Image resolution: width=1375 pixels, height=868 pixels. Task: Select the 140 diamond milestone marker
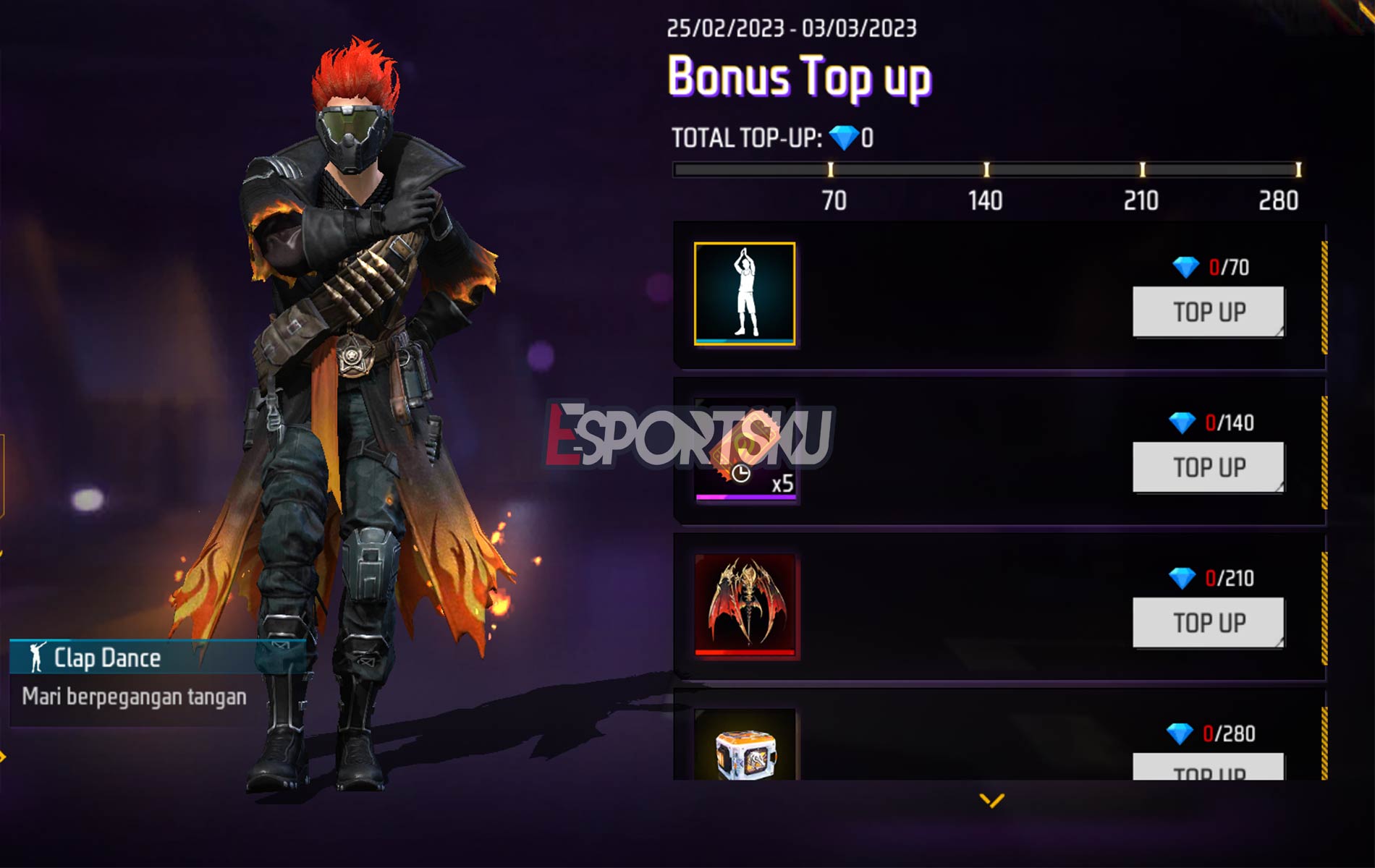[986, 169]
